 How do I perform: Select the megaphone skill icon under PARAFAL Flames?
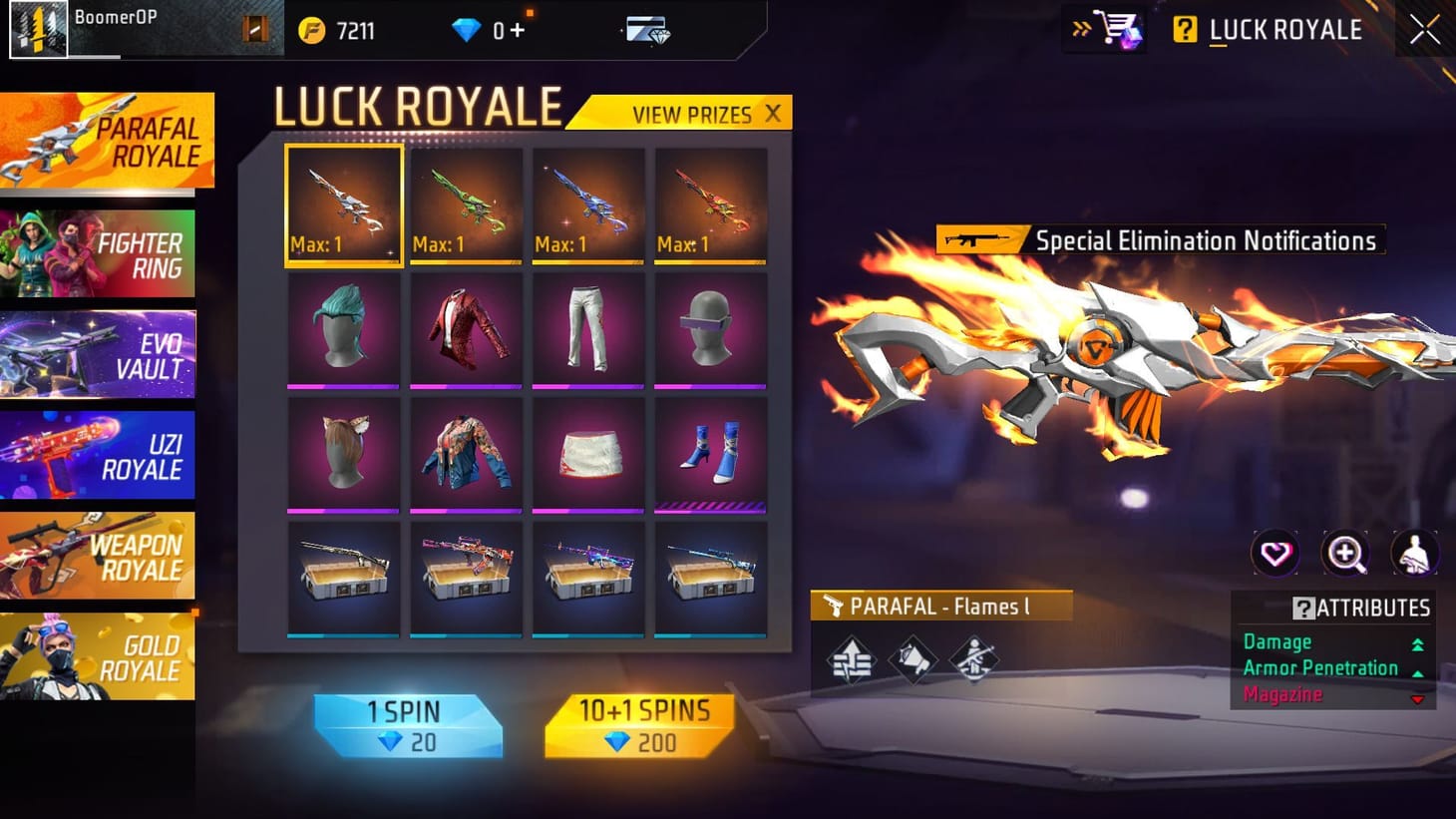coord(914,660)
